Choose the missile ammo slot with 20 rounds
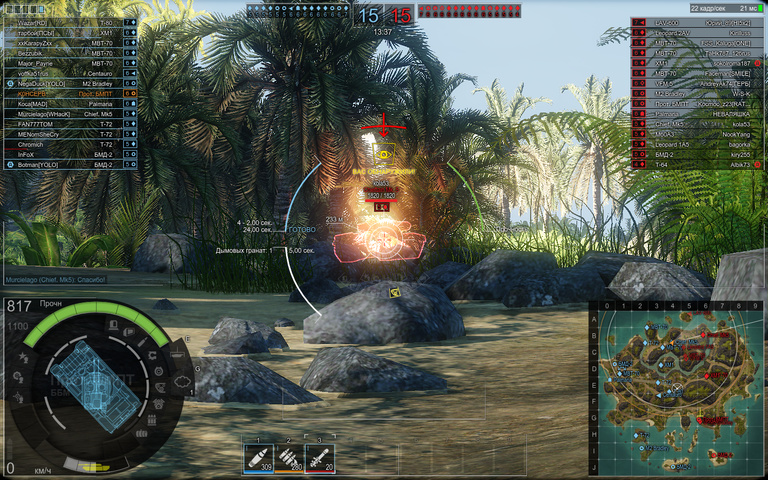Viewport: 768px width, 480px height. 320,456
